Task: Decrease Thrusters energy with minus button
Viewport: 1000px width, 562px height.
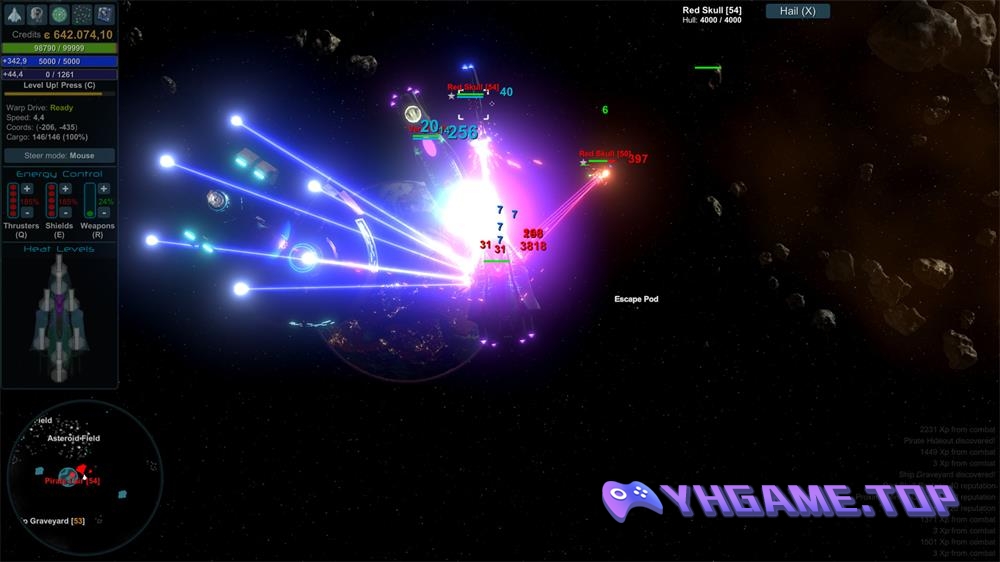Action: pyautogui.click(x=27, y=212)
